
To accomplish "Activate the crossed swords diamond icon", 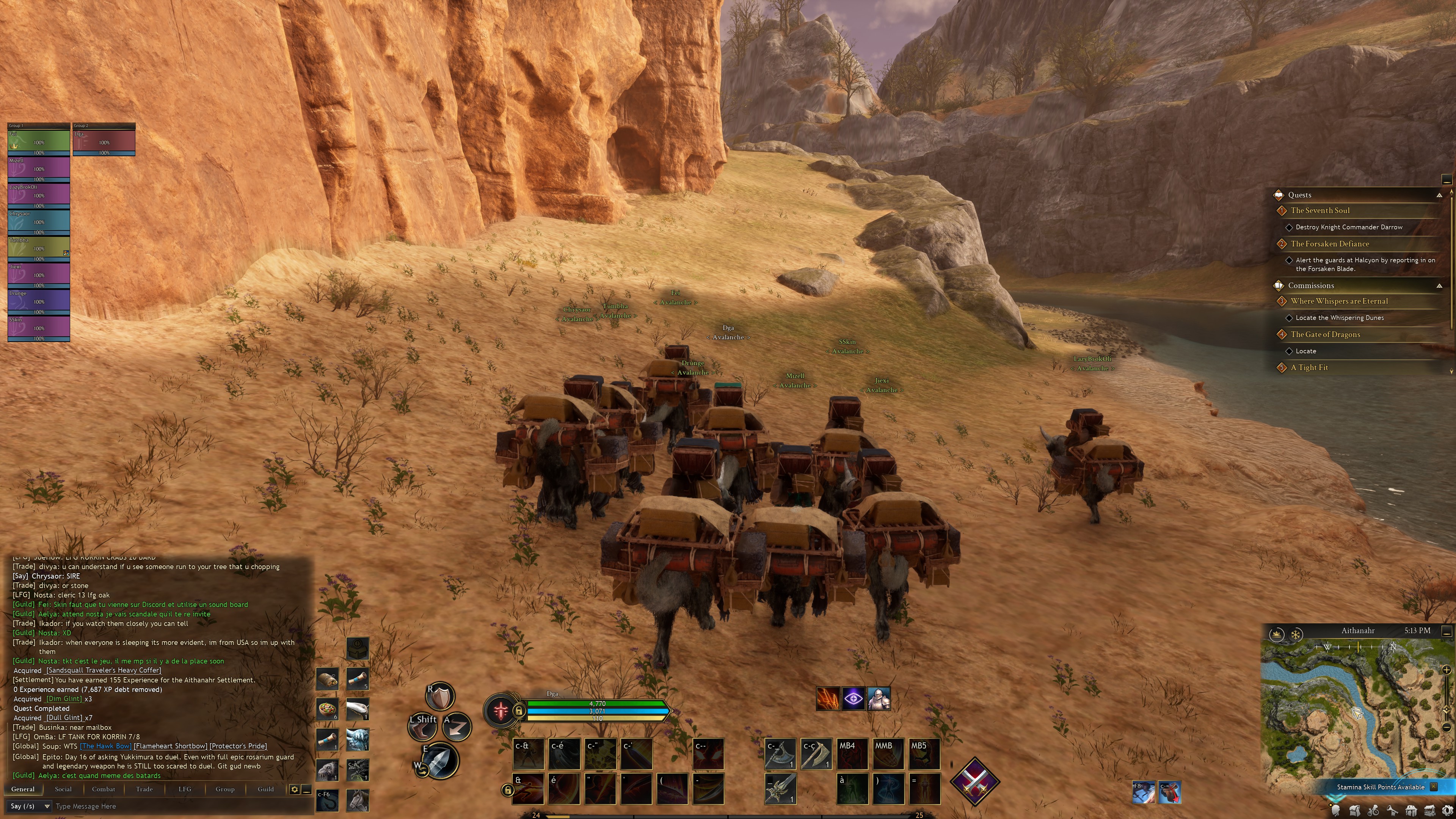I will pos(974,782).
